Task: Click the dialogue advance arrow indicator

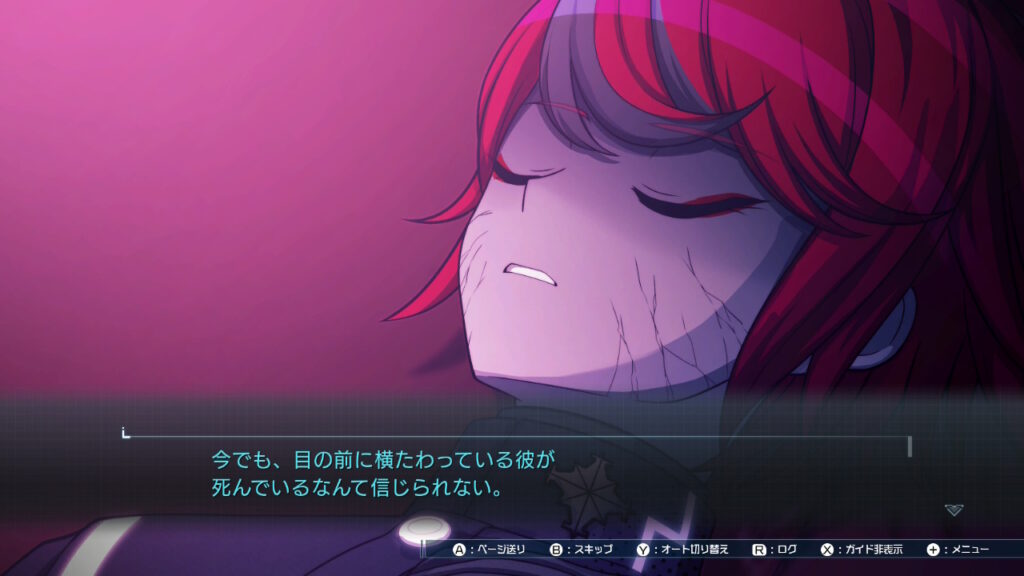Action: (x=954, y=510)
